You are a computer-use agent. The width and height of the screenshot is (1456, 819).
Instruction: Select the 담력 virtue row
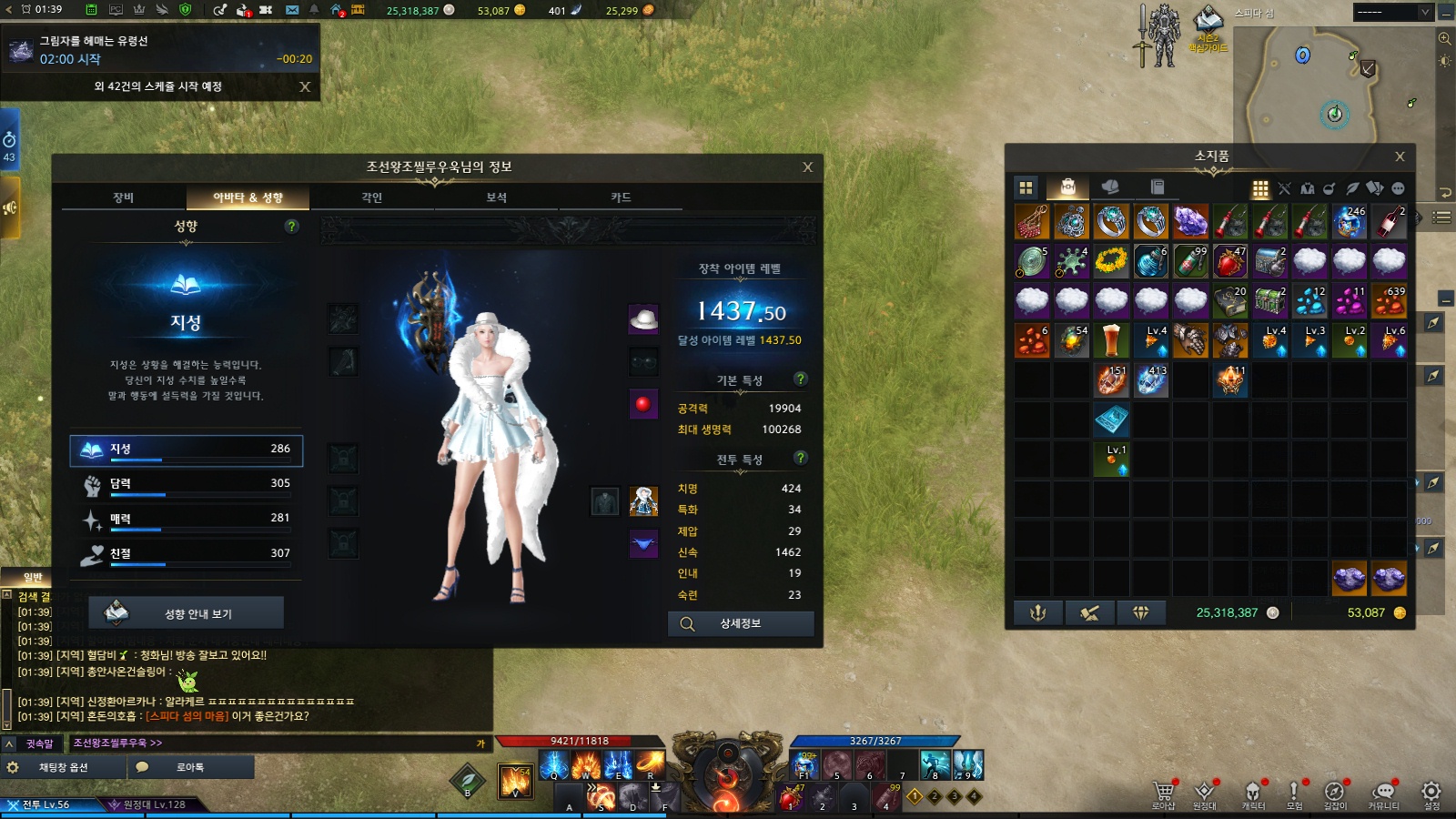(187, 484)
